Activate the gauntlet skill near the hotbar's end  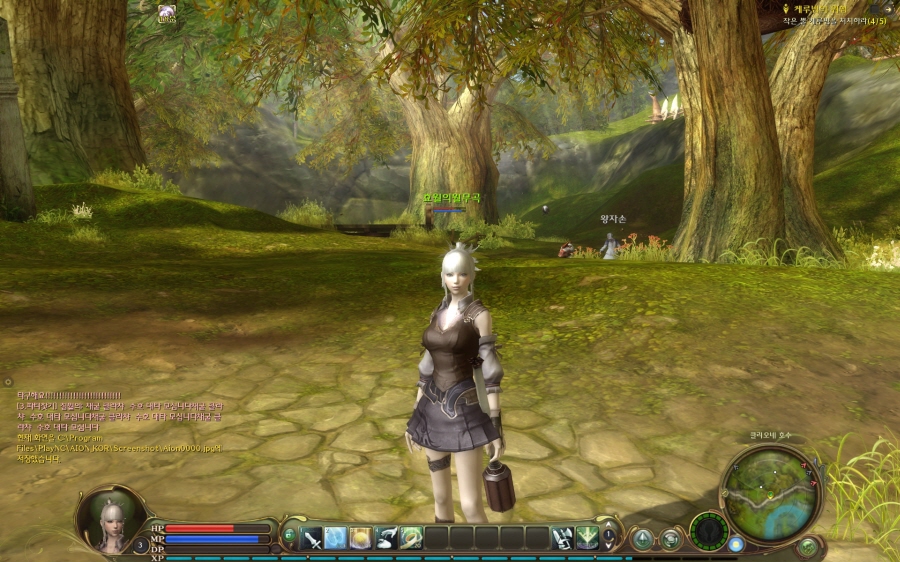[563, 537]
